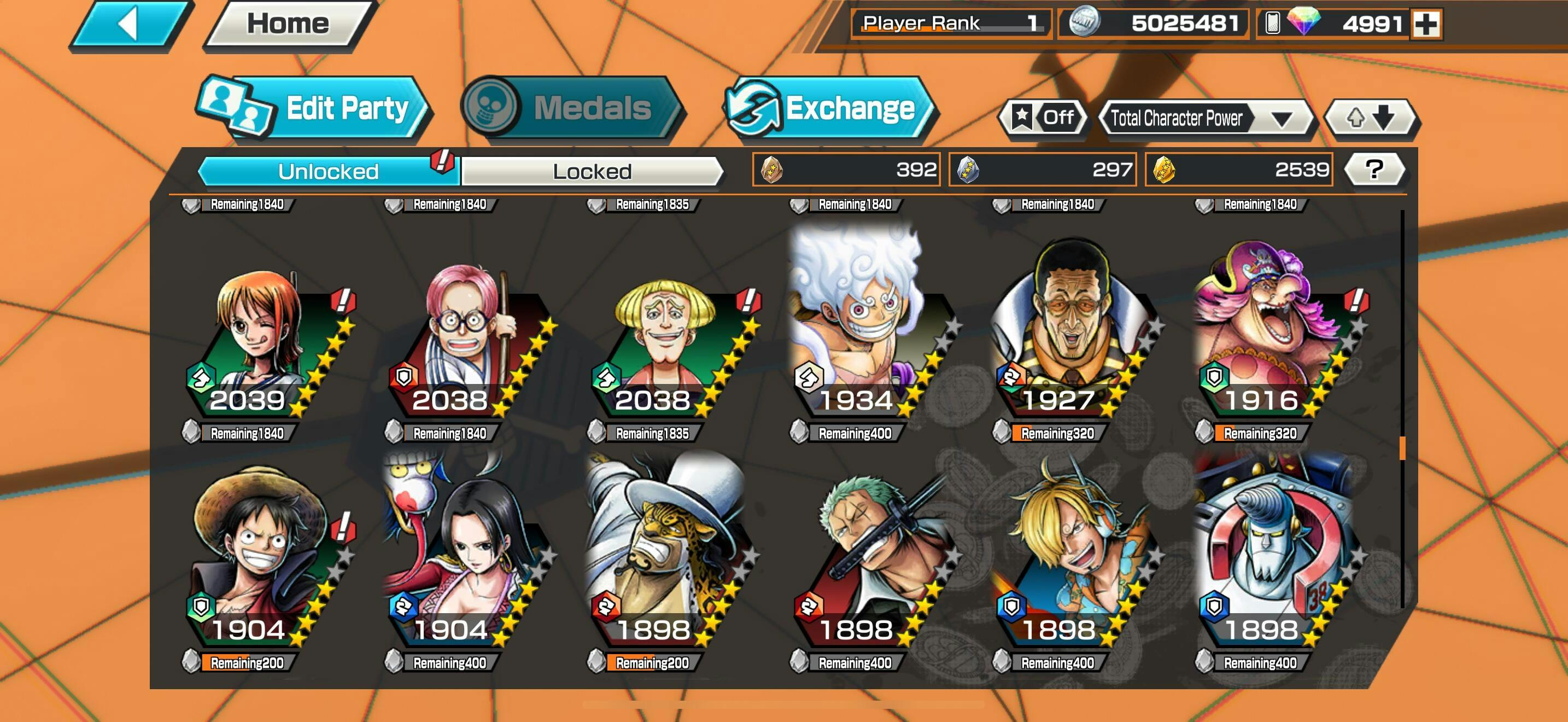Reverse the sort order with arrows button
1568x722 pixels.
click(x=1371, y=118)
